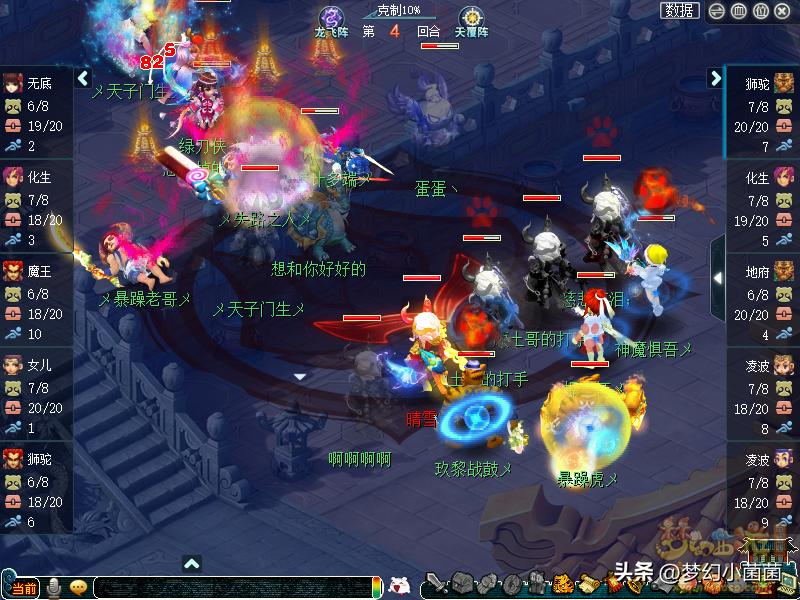Select the 天覆阵 formation icon
This screenshot has height=600, width=800.
click(x=470, y=20)
